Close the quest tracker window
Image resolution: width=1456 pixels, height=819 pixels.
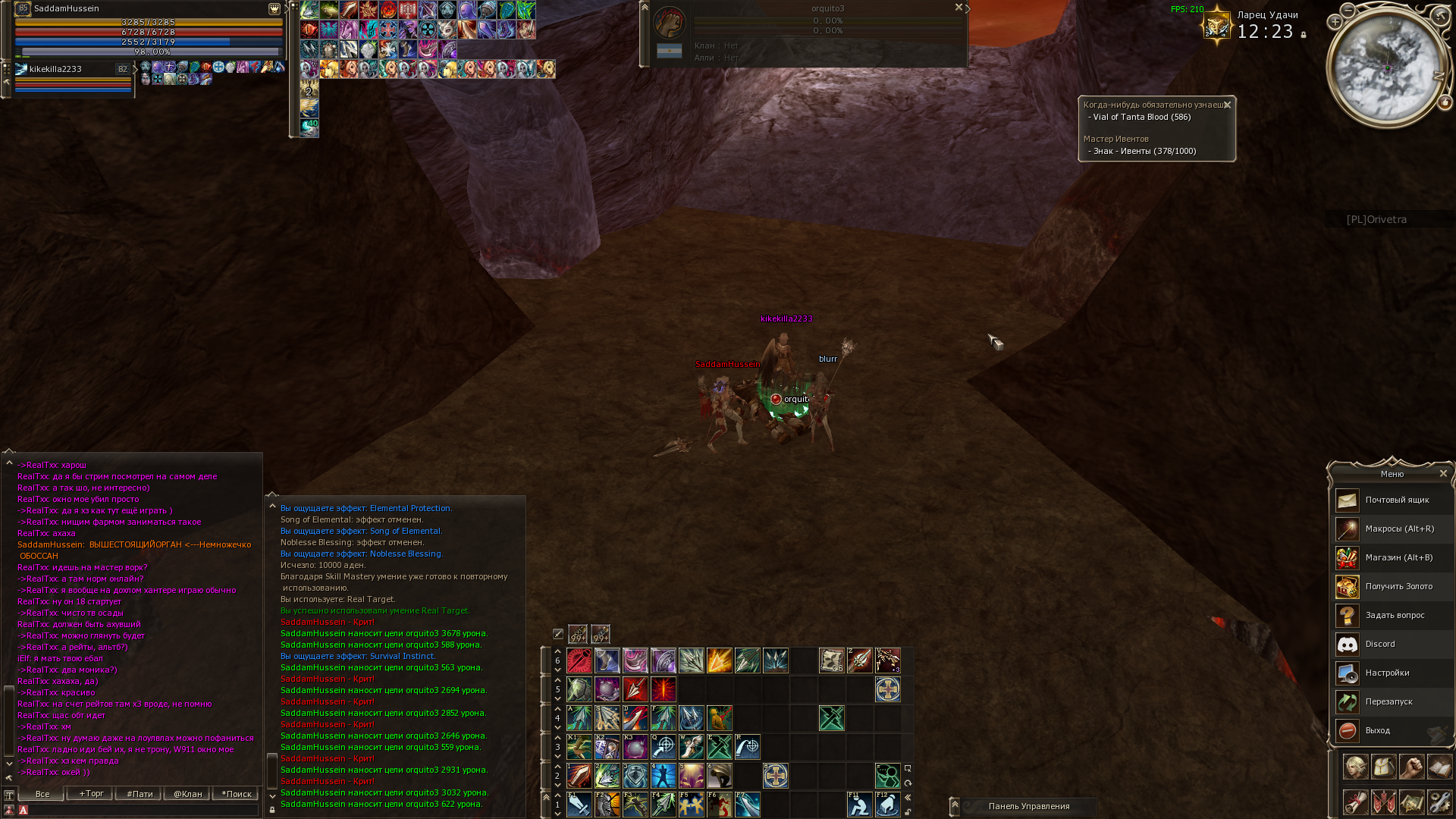1227,105
